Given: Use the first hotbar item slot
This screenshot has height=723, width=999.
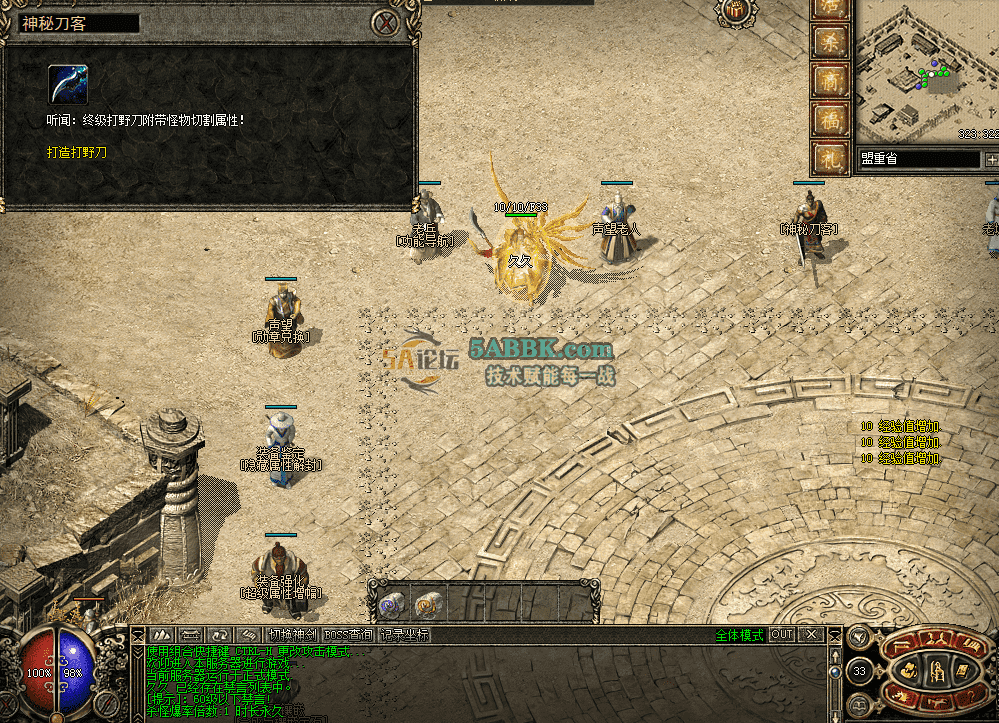Looking at the screenshot, I should [x=390, y=602].
